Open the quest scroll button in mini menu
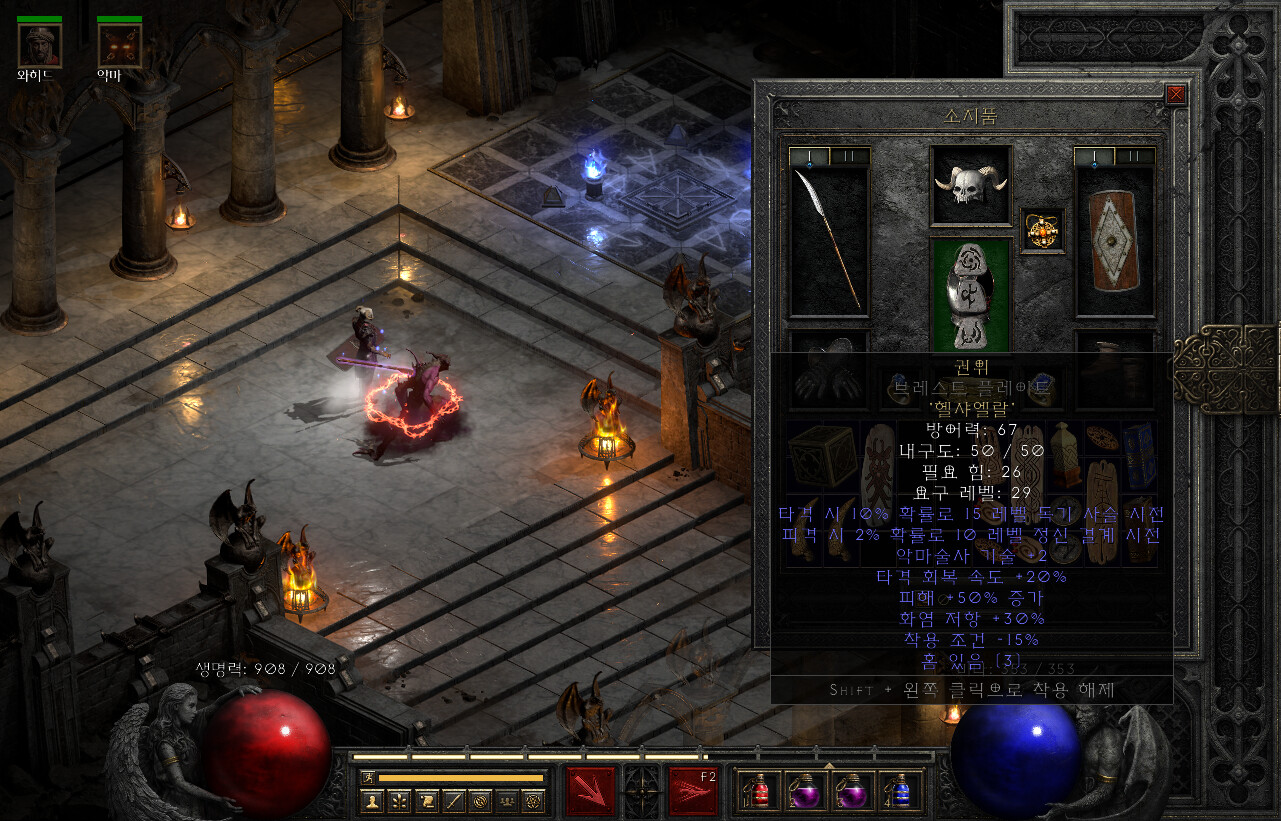Screen dimensions: 1281x821 point(427,801)
